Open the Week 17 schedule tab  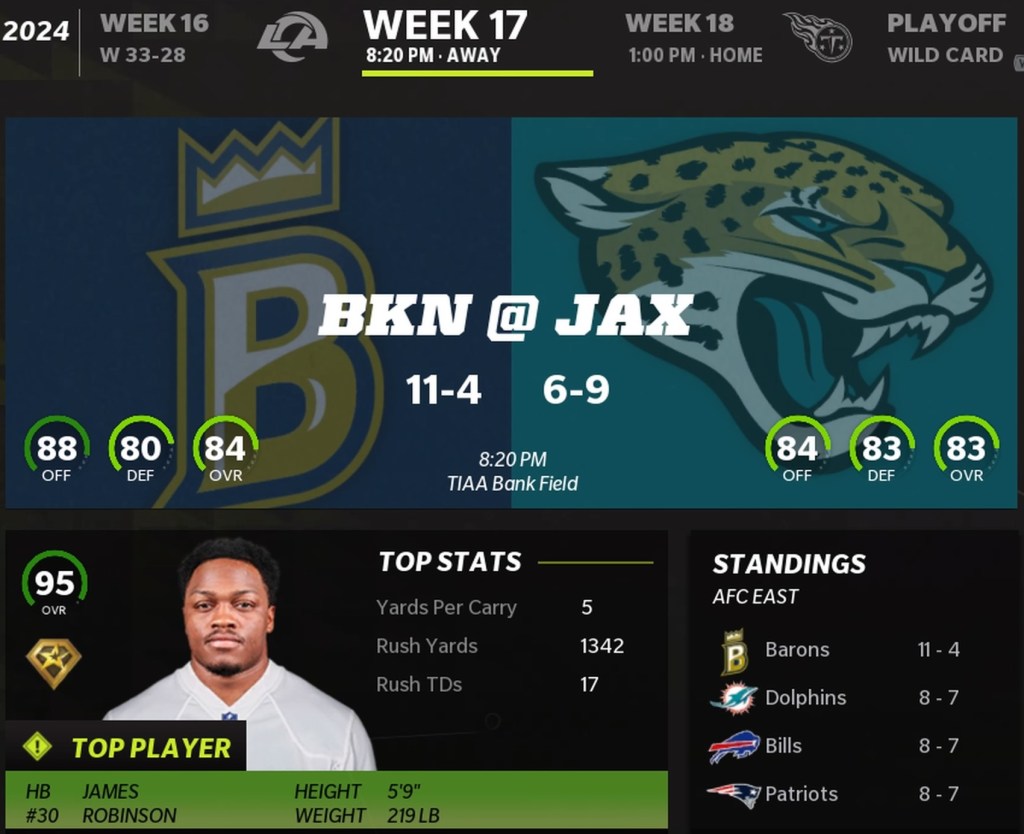[445, 38]
